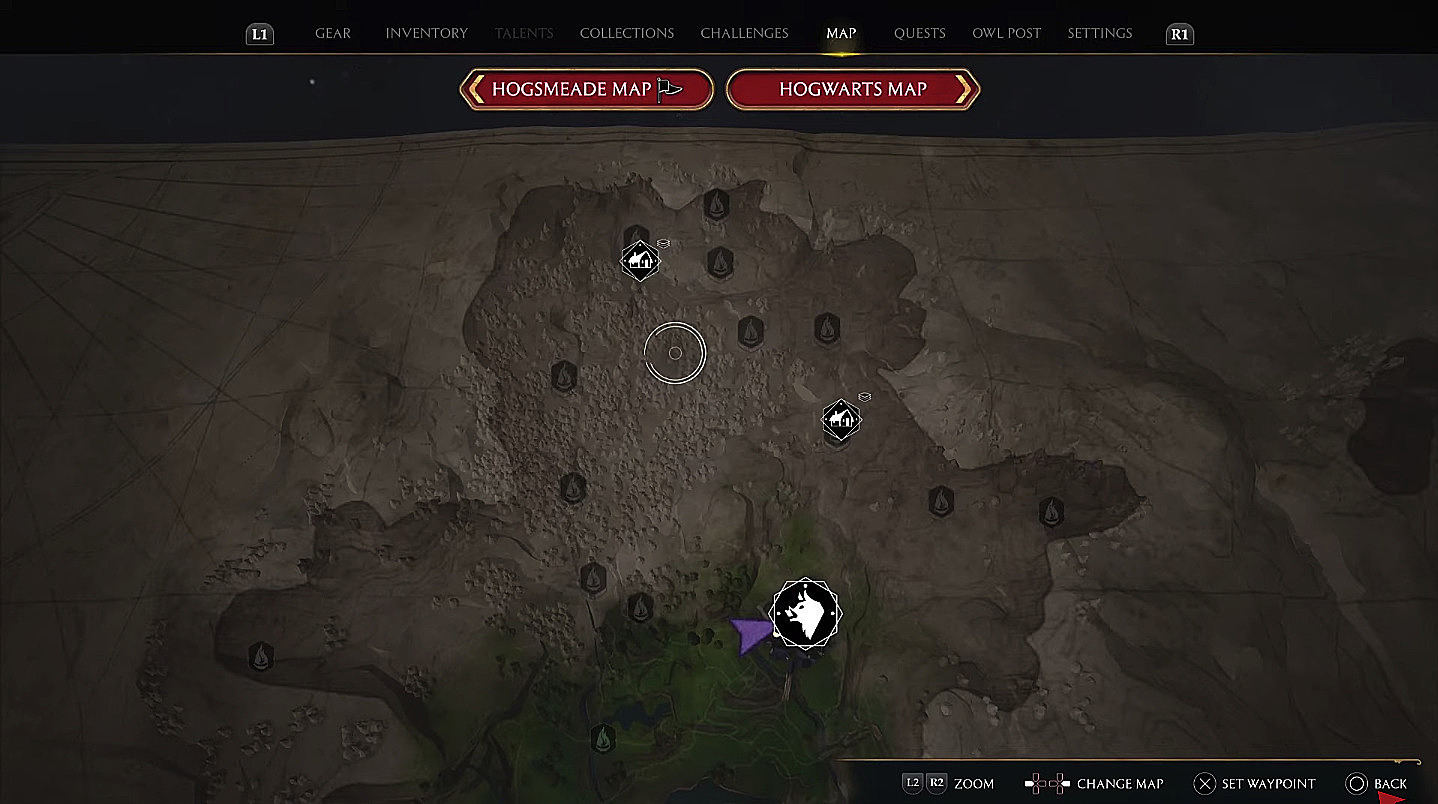
Task: Click the northern hamlet fast travel icon
Action: click(640, 260)
